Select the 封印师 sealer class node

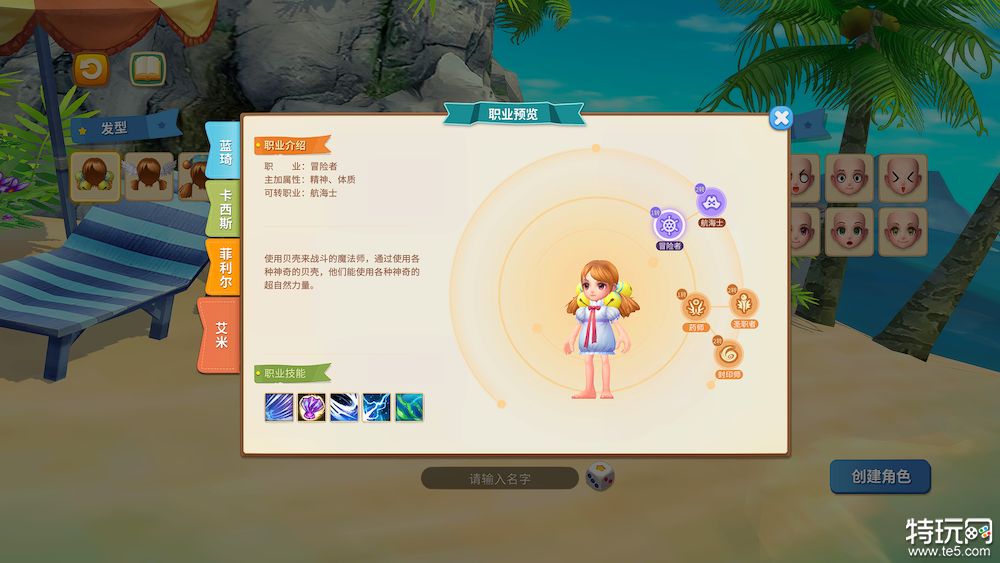coord(728,353)
